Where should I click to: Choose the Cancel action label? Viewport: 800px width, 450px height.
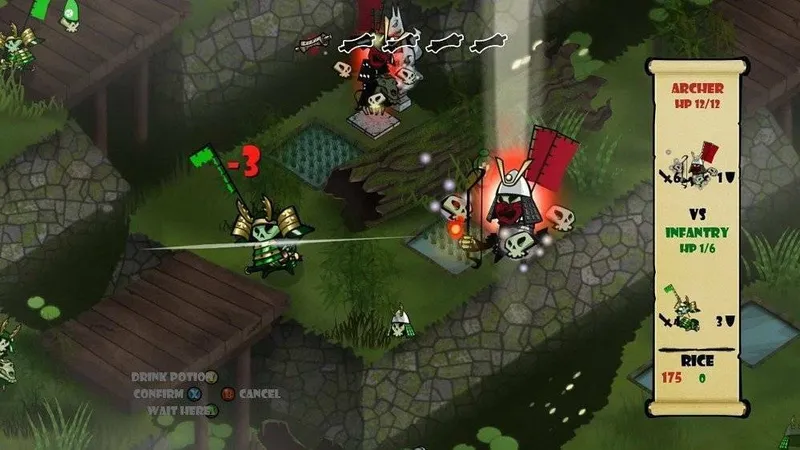tap(259, 394)
